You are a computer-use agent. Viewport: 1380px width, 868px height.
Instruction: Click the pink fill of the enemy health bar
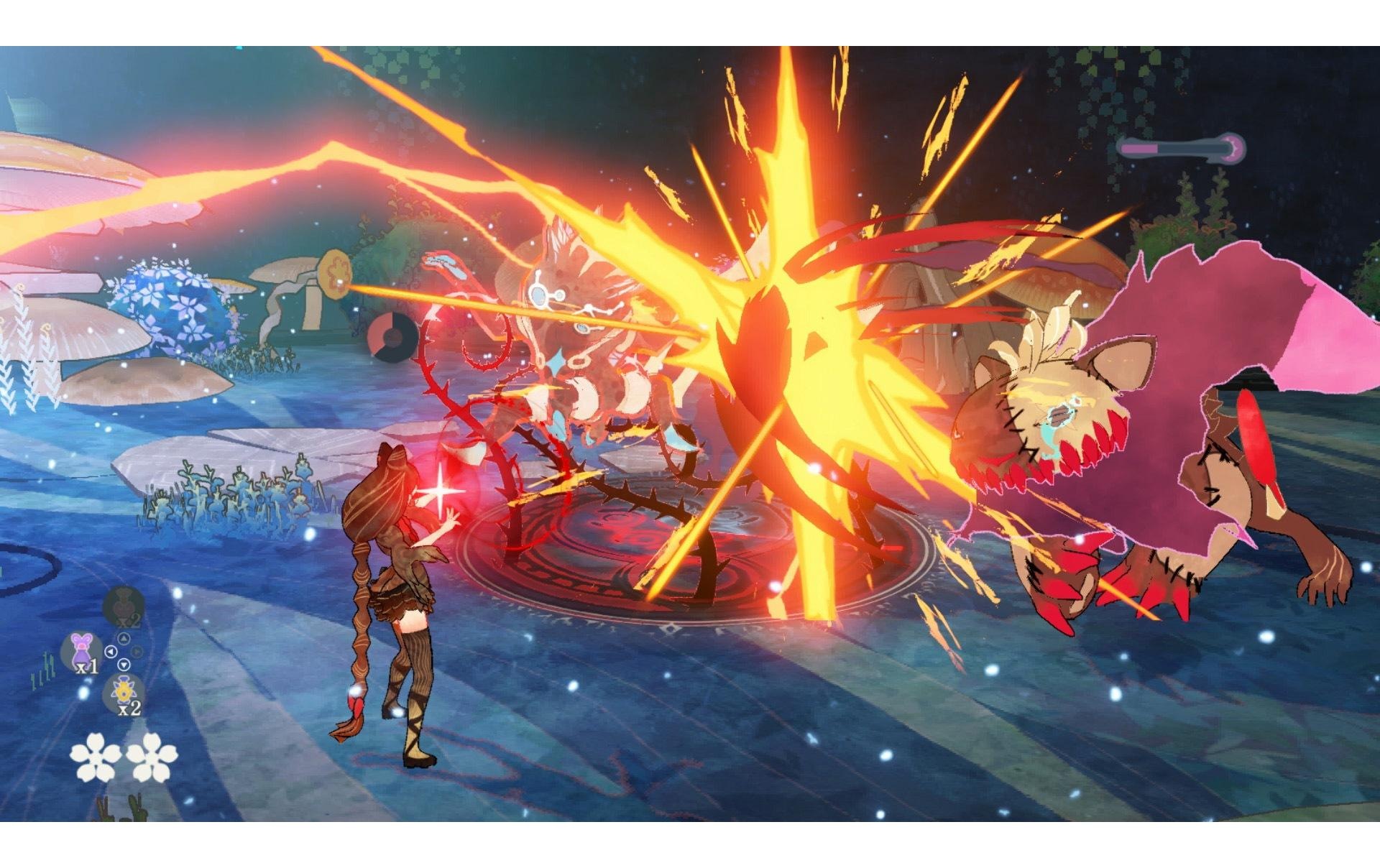tap(1138, 148)
